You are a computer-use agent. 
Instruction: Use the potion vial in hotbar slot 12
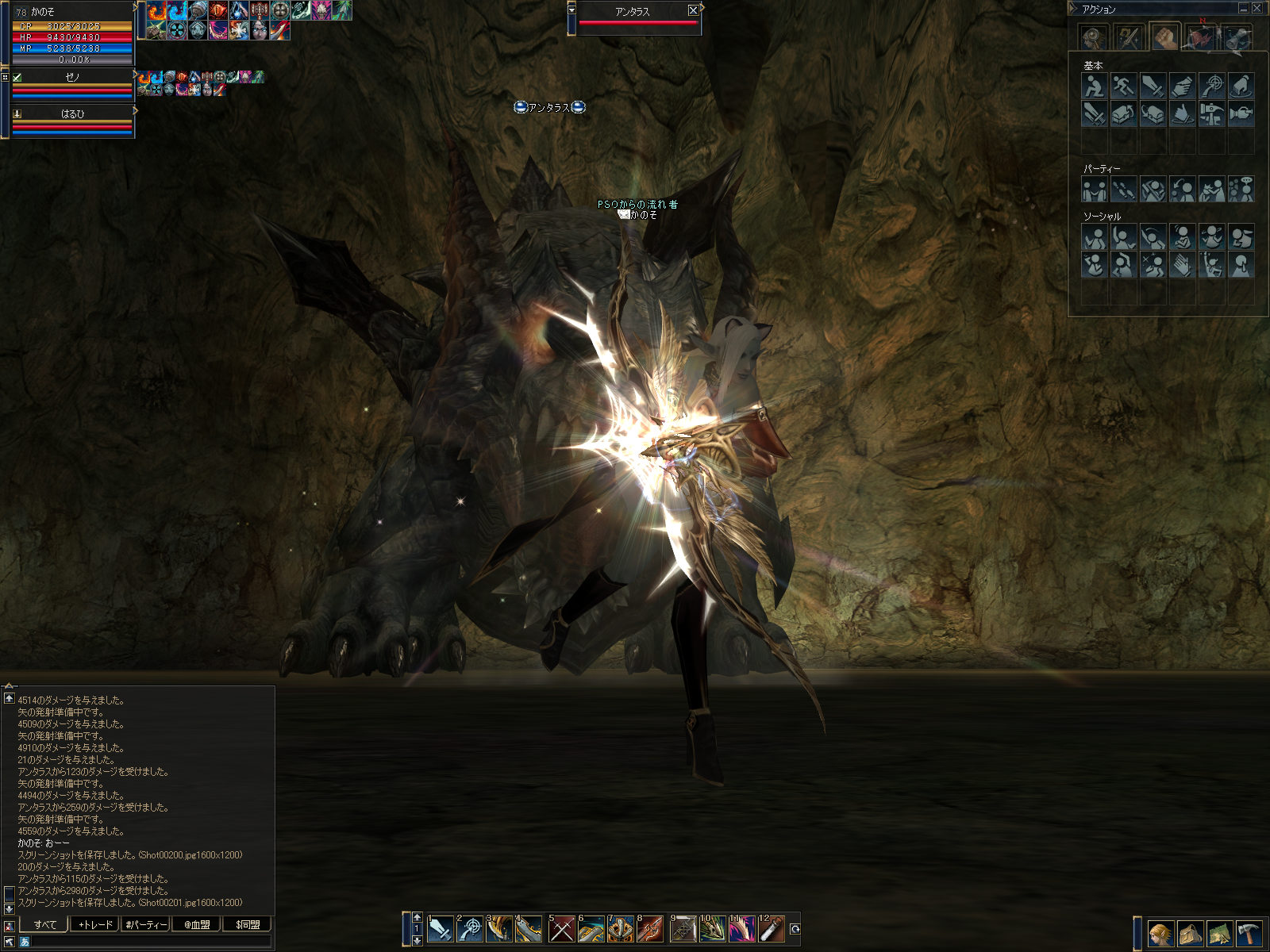click(x=771, y=929)
